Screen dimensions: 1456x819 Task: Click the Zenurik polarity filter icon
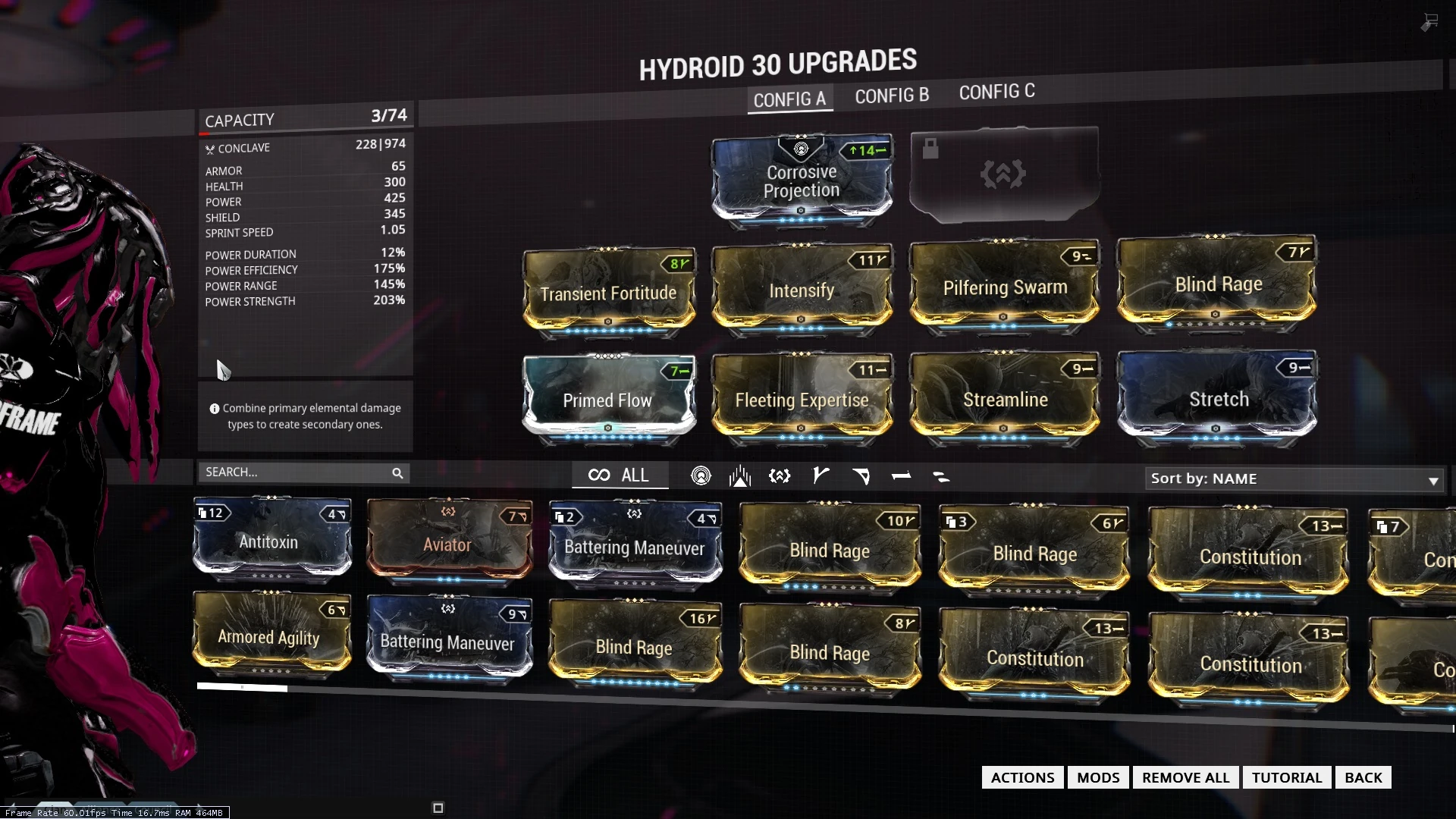pos(942,476)
